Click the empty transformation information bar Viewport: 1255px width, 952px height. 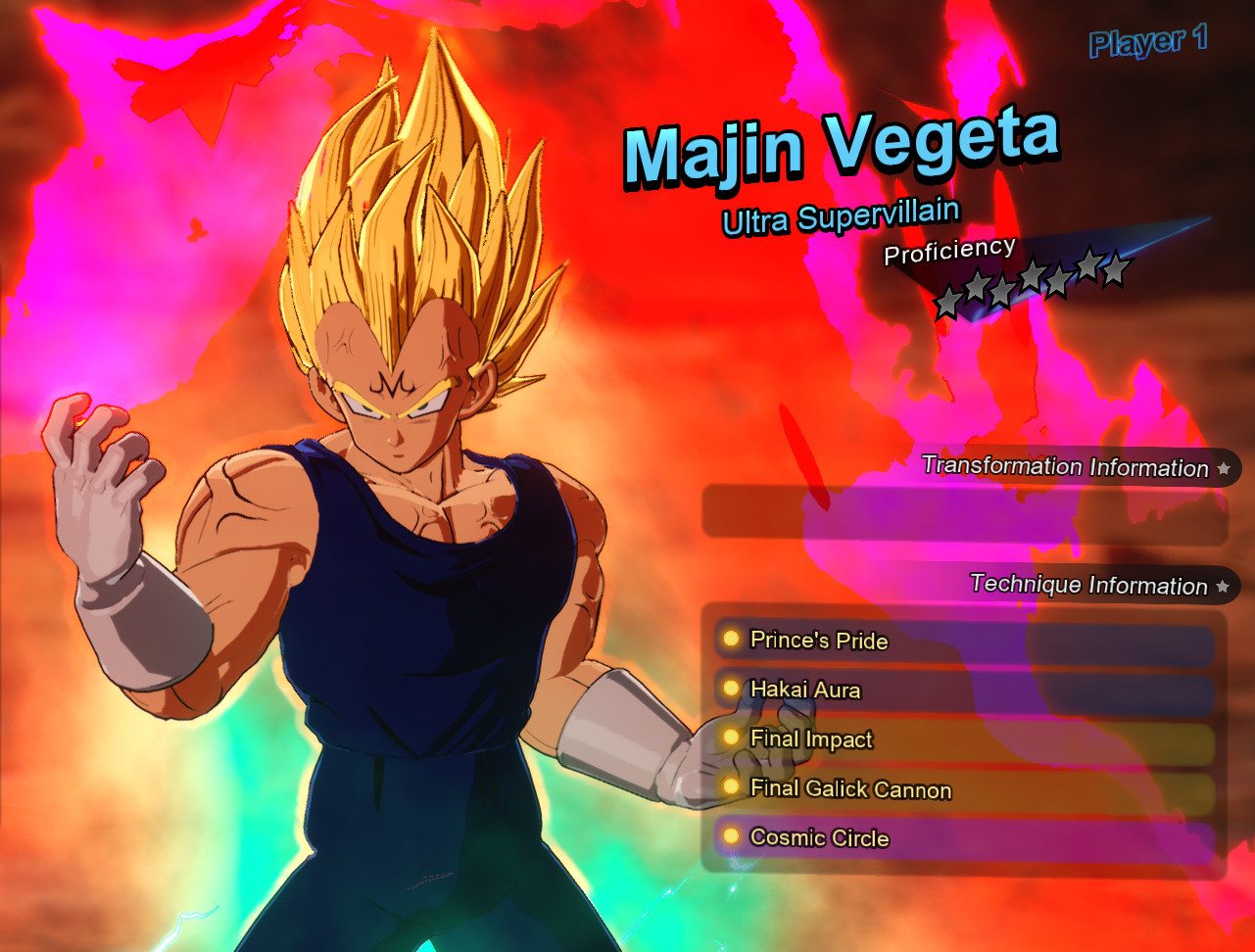click(x=964, y=515)
